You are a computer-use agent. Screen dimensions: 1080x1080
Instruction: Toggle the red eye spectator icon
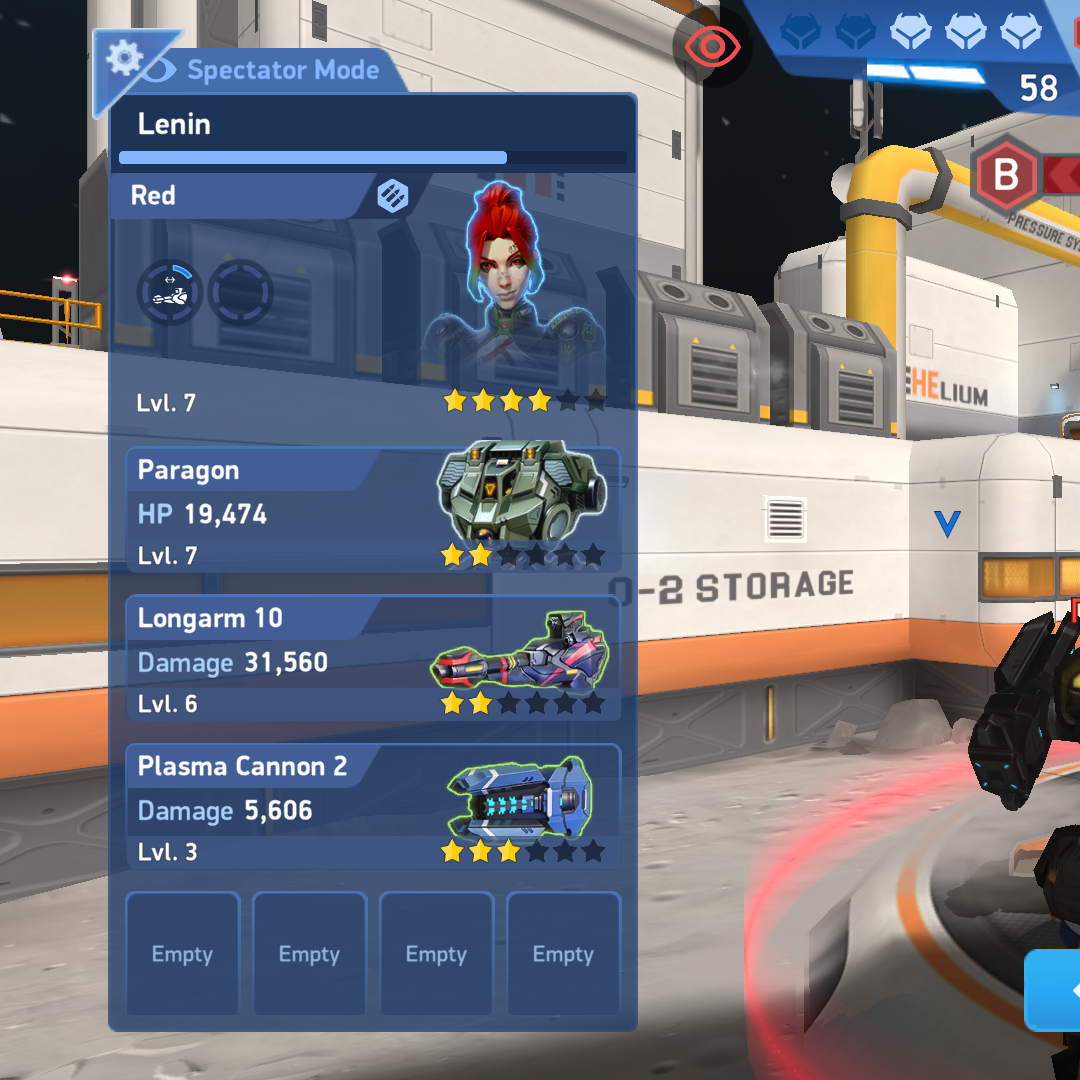(x=713, y=46)
